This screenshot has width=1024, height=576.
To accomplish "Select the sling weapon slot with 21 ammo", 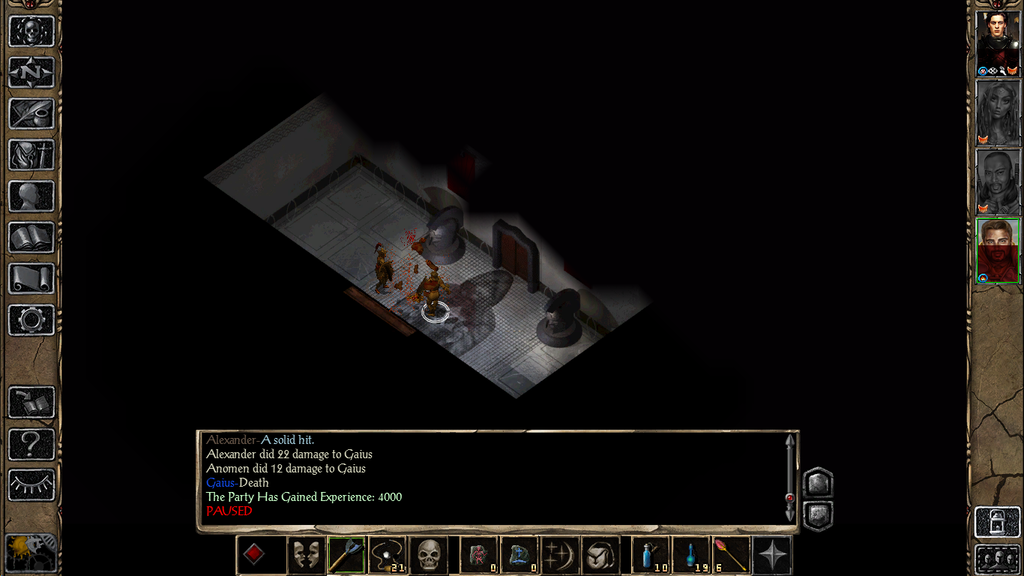I will (386, 555).
